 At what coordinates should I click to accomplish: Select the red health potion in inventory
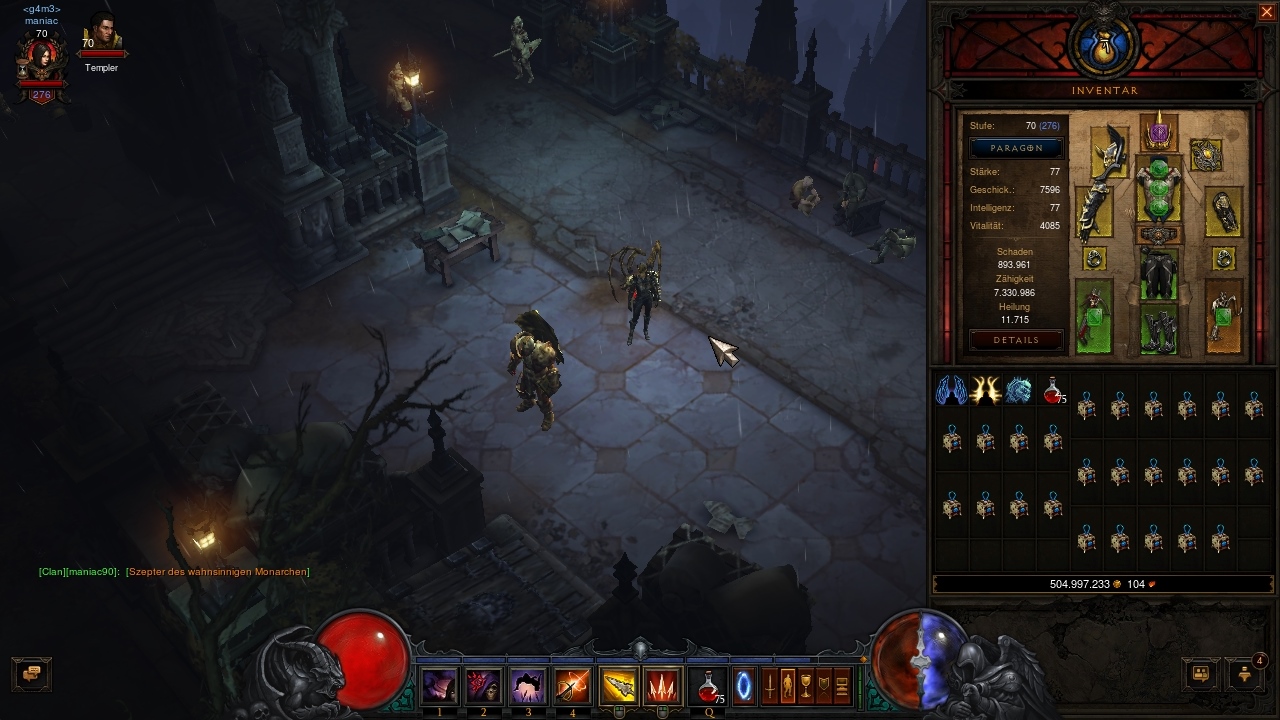pyautogui.click(x=1052, y=390)
